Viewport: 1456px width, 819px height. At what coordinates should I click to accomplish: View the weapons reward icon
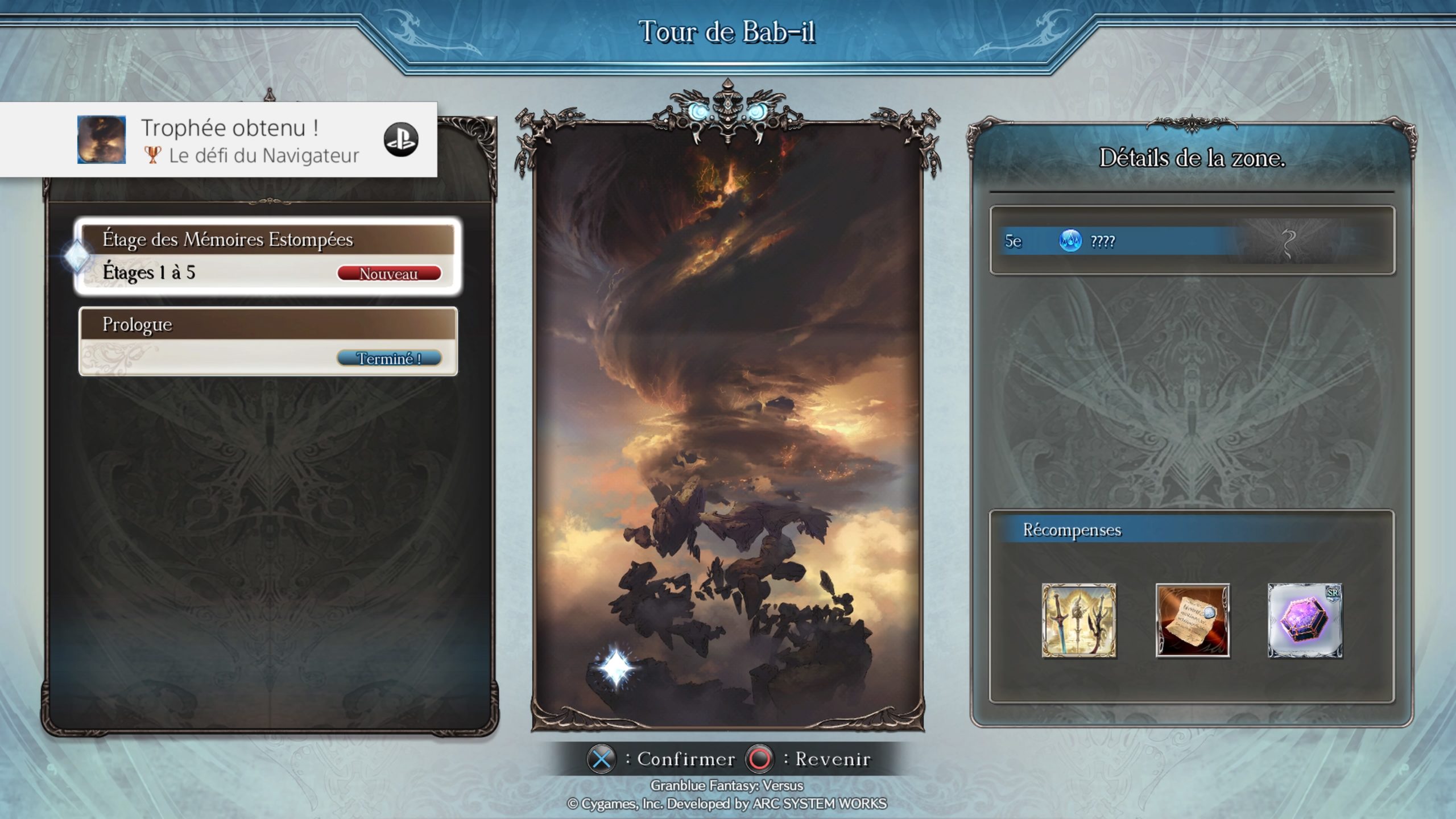pos(1078,621)
